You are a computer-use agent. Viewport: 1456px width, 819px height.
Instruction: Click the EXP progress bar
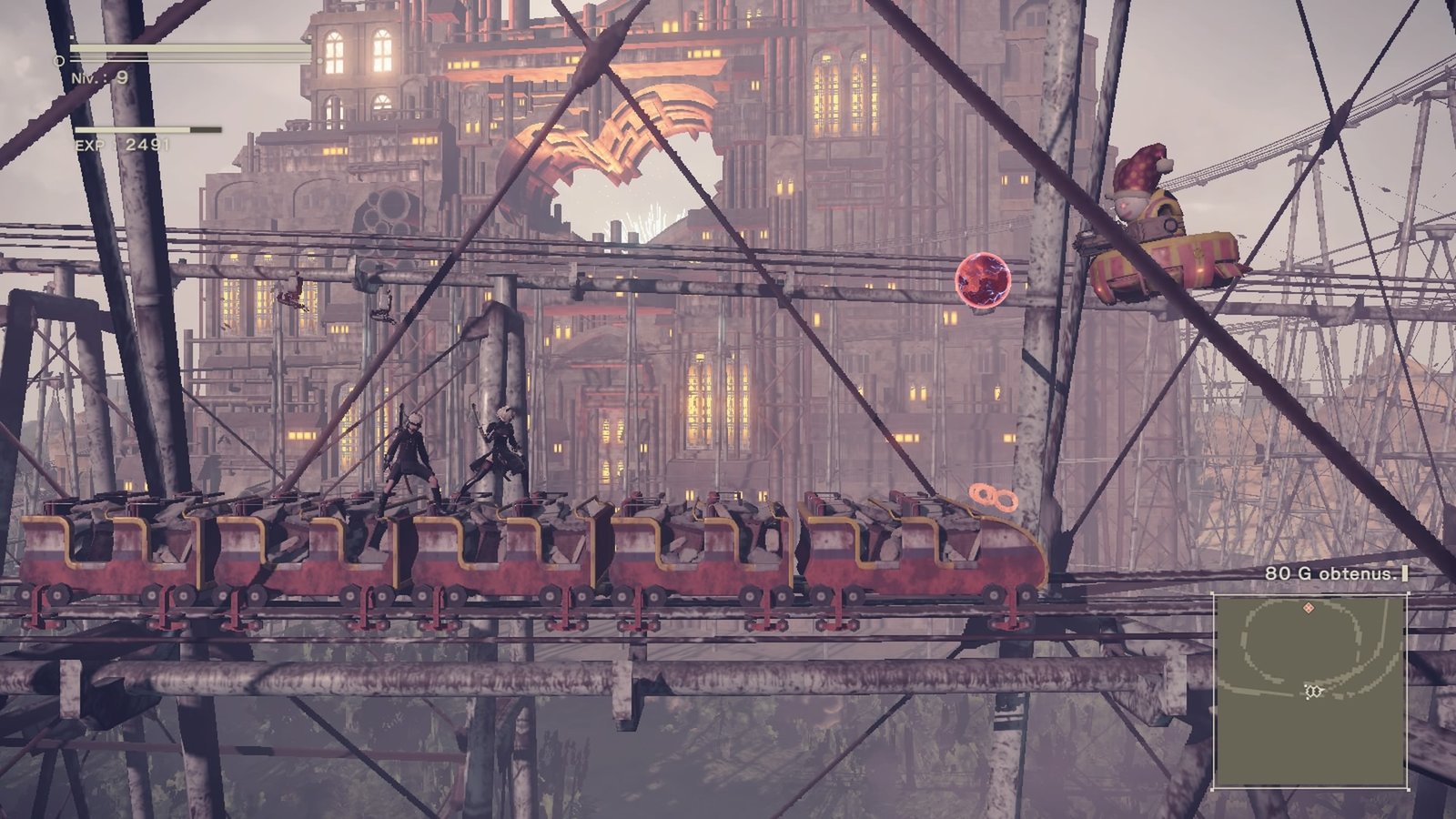click(x=149, y=128)
